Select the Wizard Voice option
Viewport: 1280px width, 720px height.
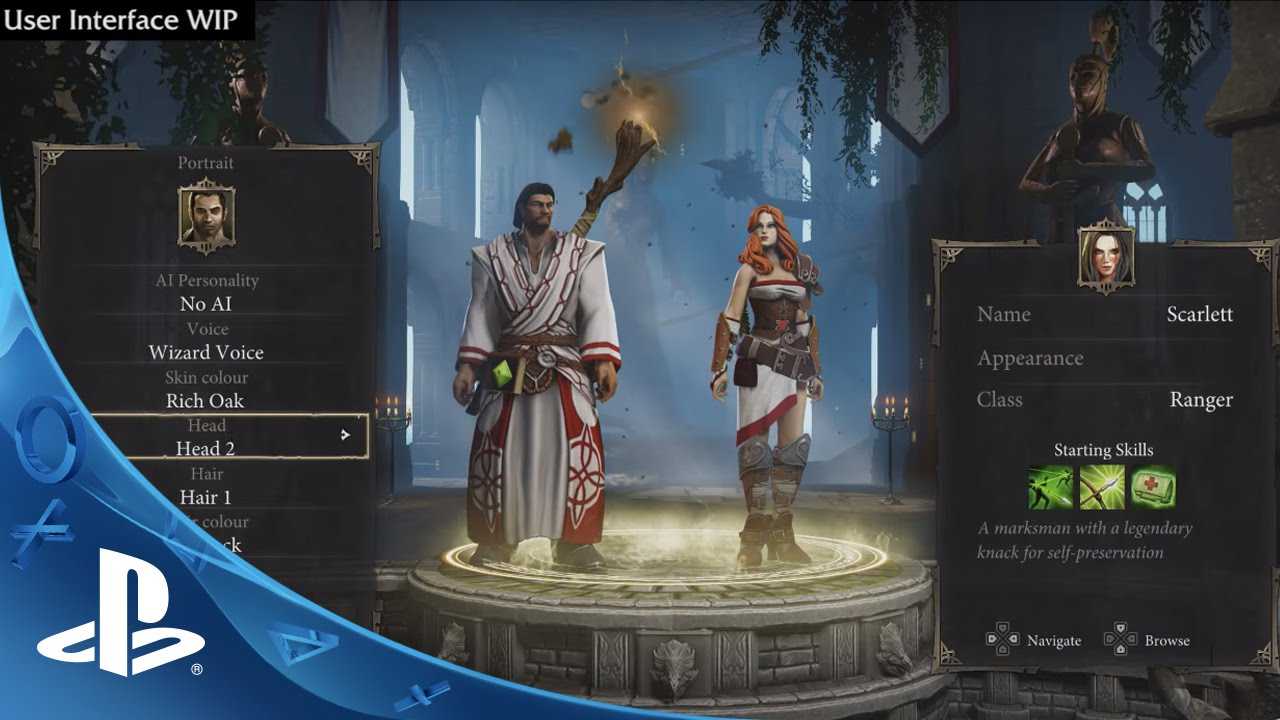click(206, 352)
